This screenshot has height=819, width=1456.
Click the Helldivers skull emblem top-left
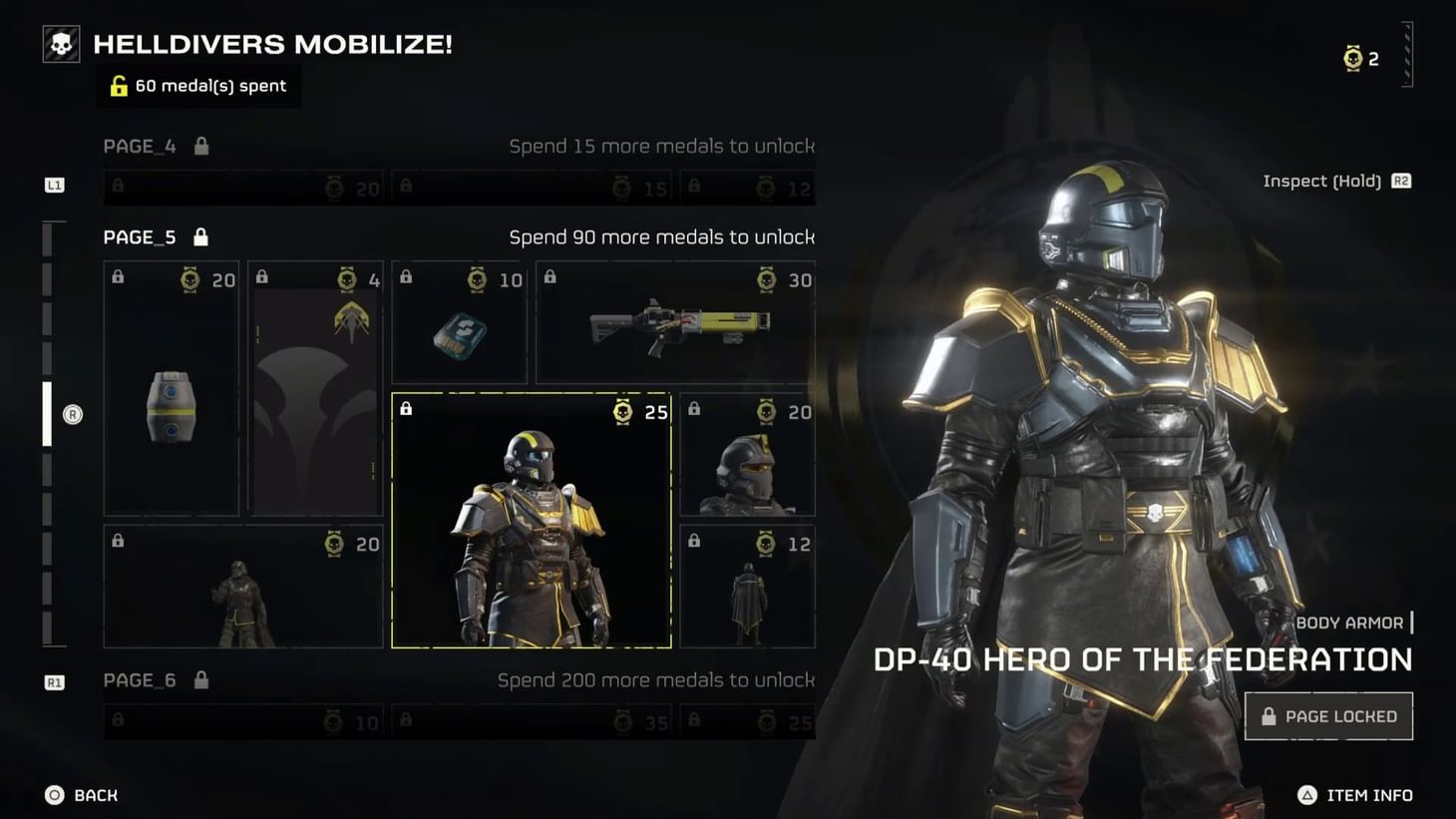(x=60, y=43)
